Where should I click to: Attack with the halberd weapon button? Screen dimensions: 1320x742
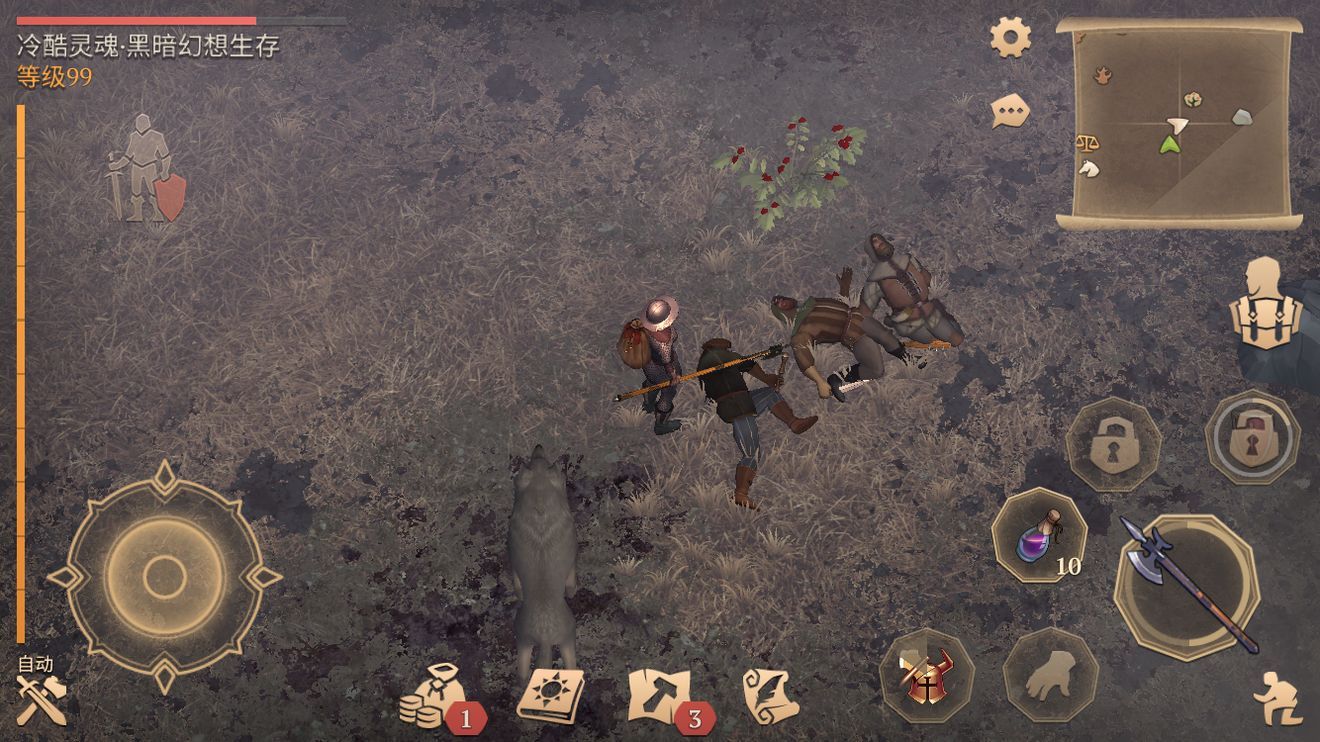point(1187,585)
